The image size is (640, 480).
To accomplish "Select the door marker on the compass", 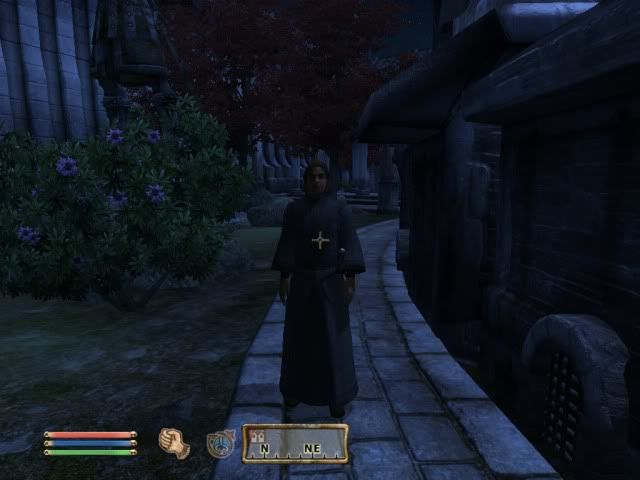I will click(258, 435).
